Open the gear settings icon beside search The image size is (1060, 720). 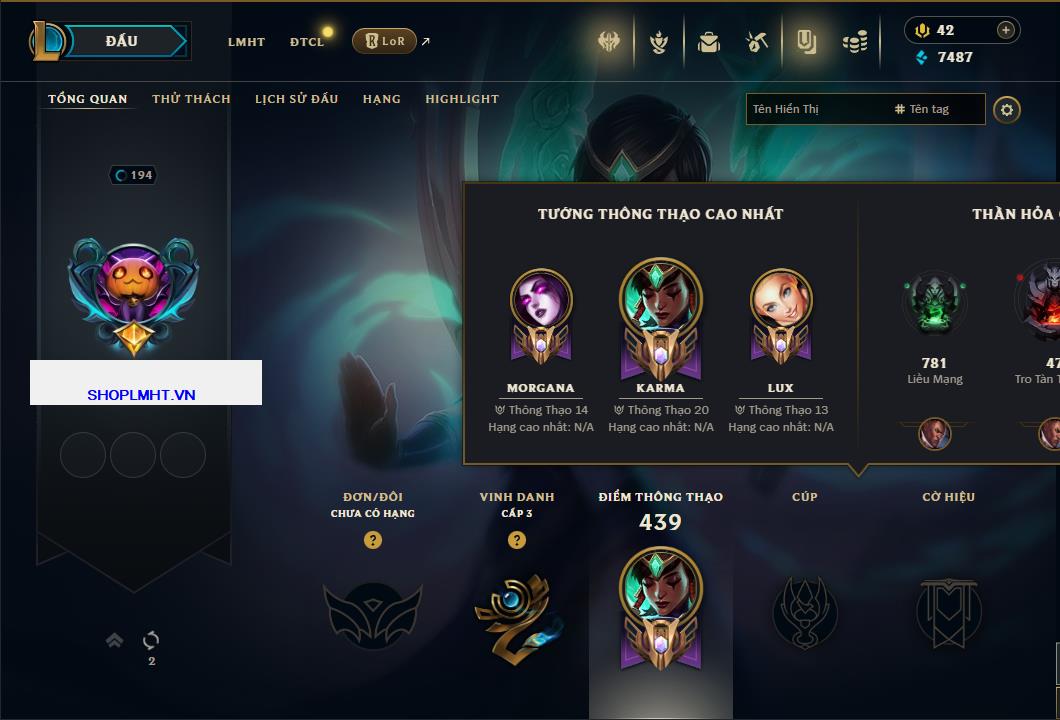point(1007,109)
